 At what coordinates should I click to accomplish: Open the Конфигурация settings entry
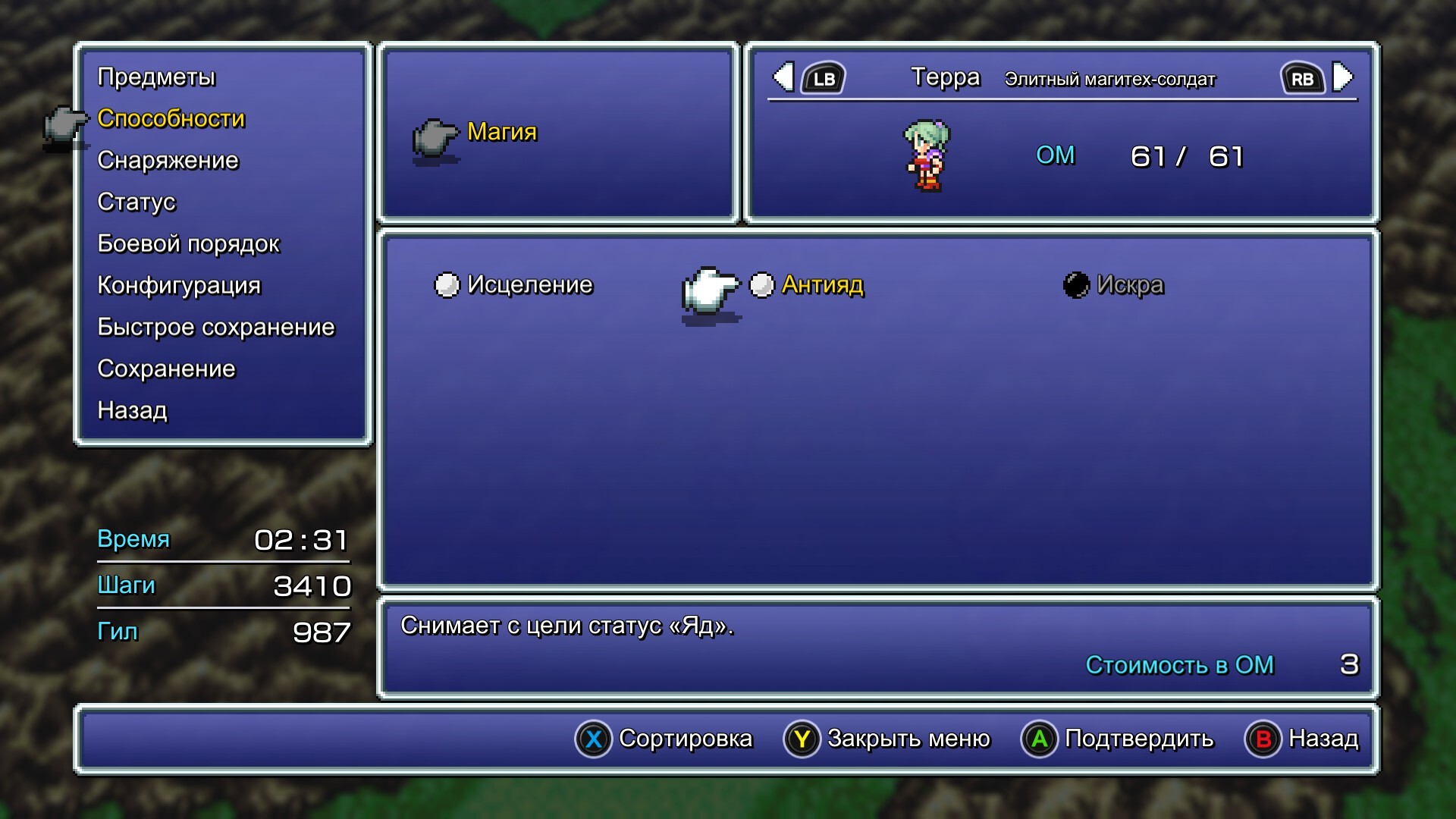(179, 286)
